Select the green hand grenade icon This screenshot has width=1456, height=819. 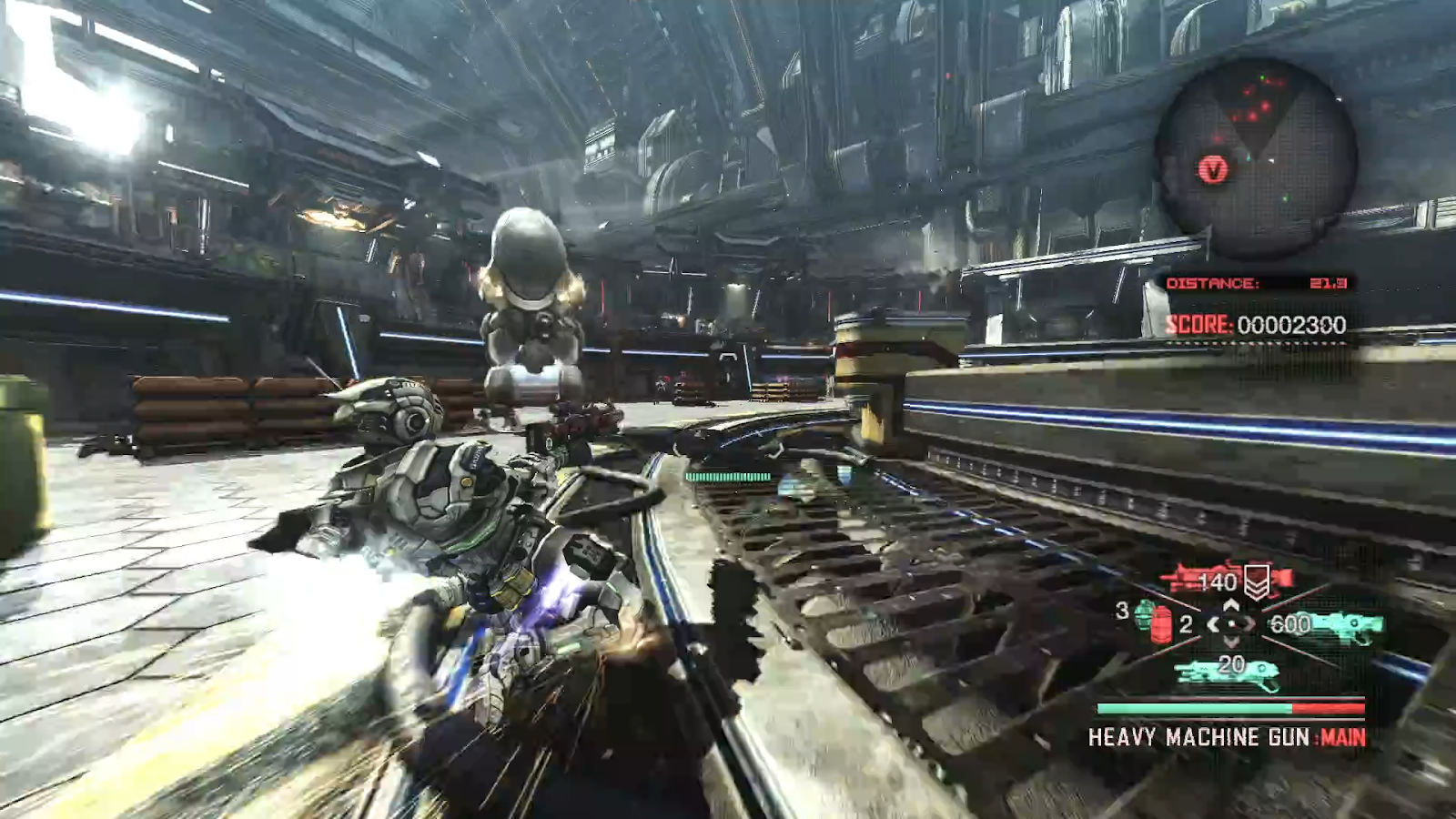[1143, 614]
